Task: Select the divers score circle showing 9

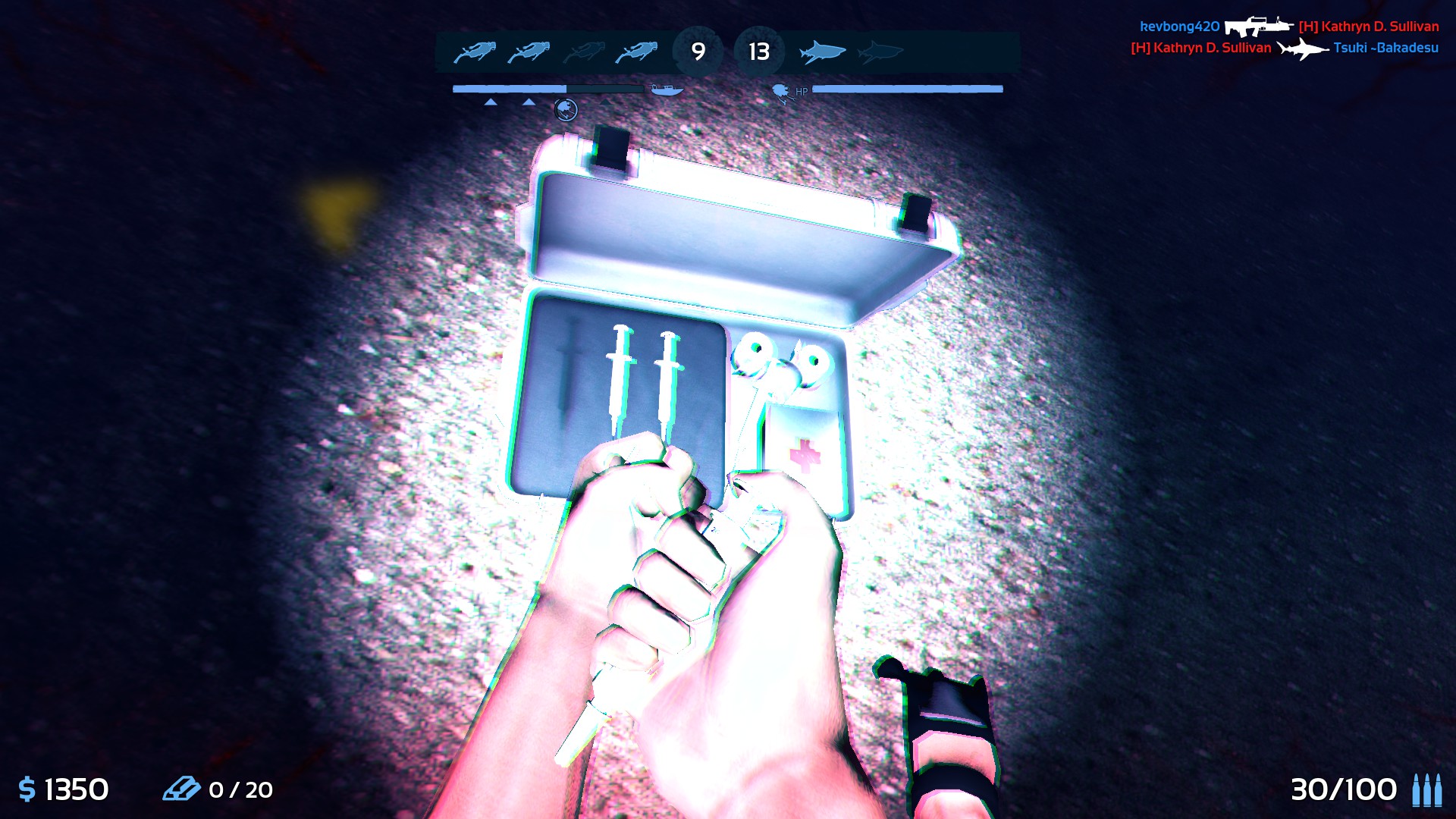Action: [699, 51]
